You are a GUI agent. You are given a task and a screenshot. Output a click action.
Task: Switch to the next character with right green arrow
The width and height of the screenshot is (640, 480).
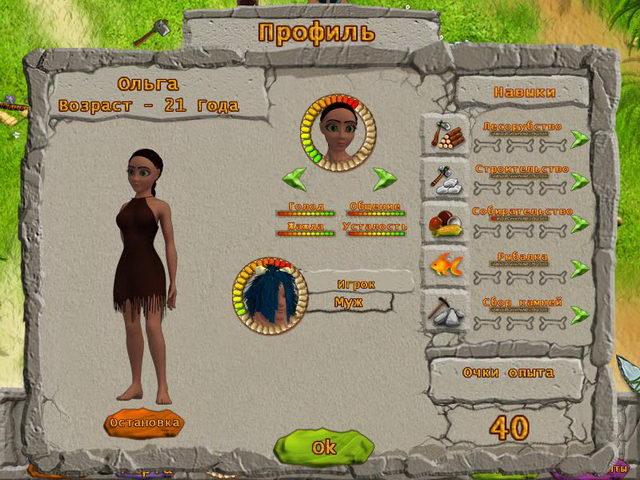coord(385,179)
